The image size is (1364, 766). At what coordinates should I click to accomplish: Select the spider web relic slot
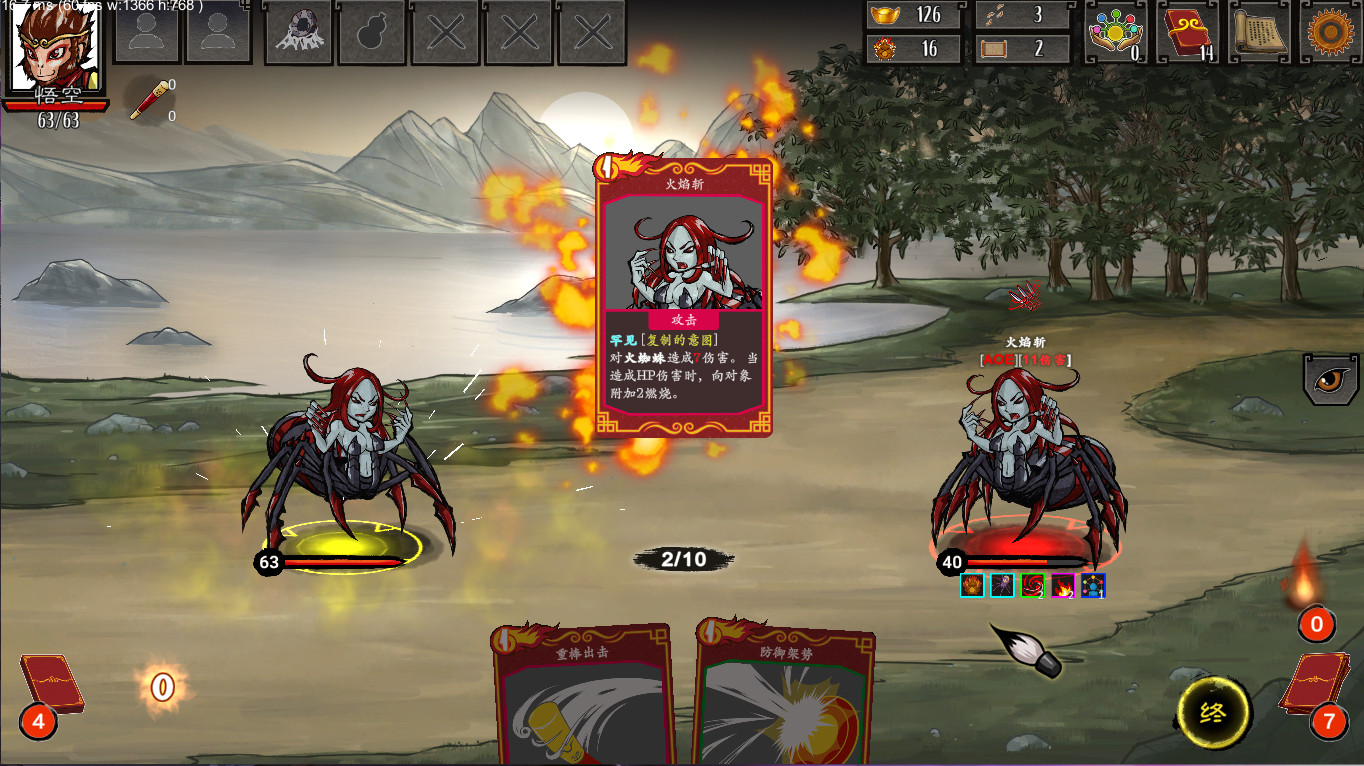(x=298, y=32)
